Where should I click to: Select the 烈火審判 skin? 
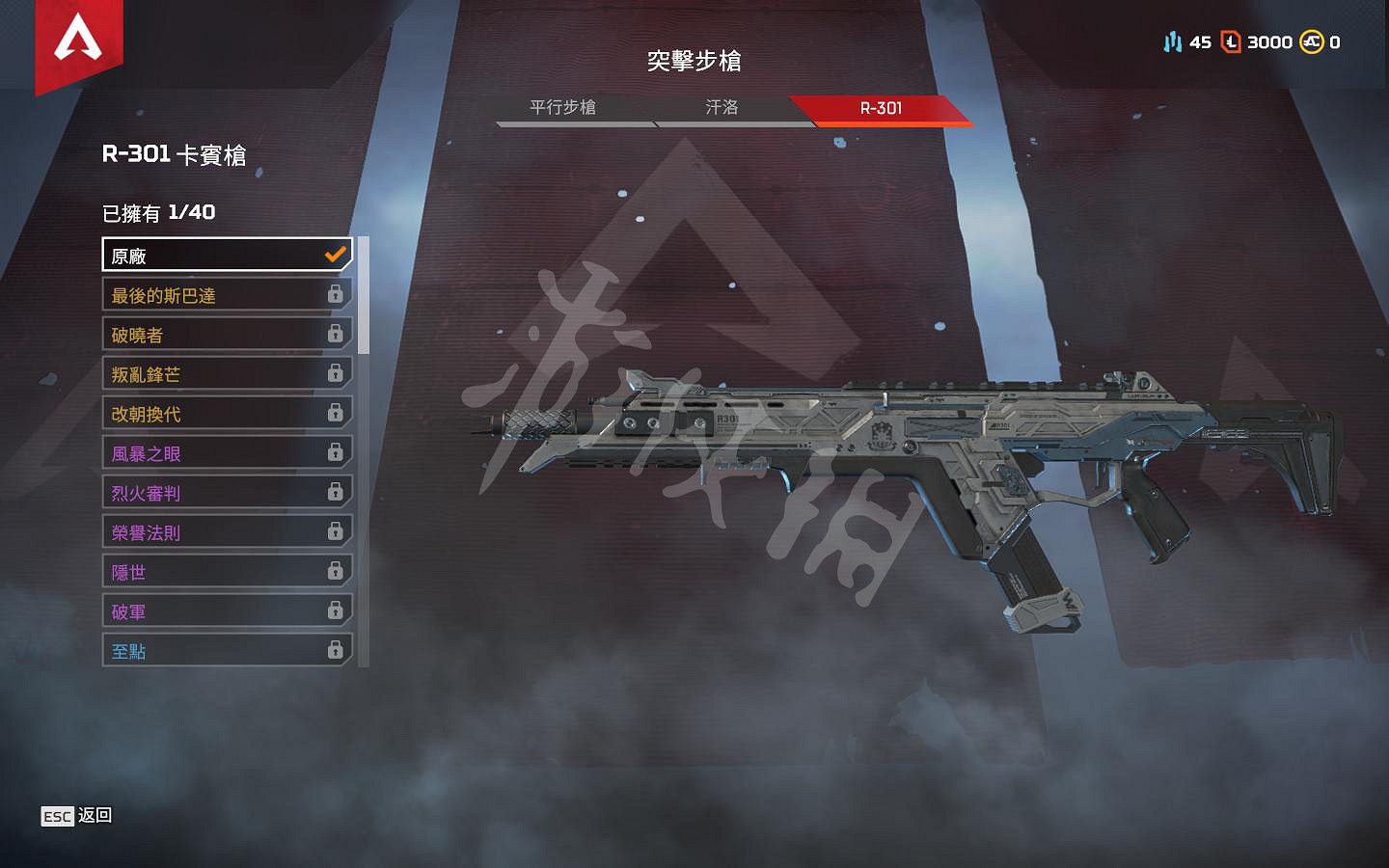point(193,492)
